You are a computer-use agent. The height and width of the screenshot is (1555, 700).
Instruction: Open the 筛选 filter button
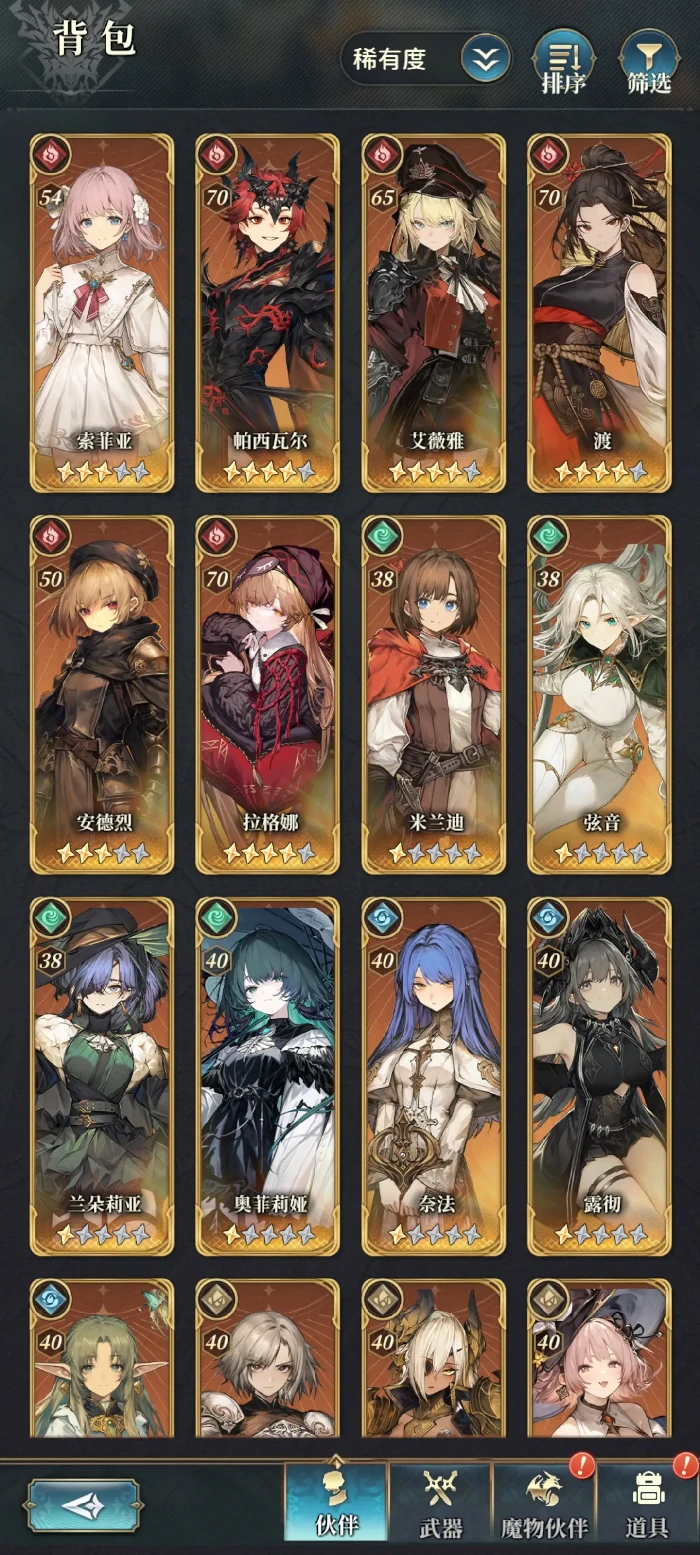(649, 62)
